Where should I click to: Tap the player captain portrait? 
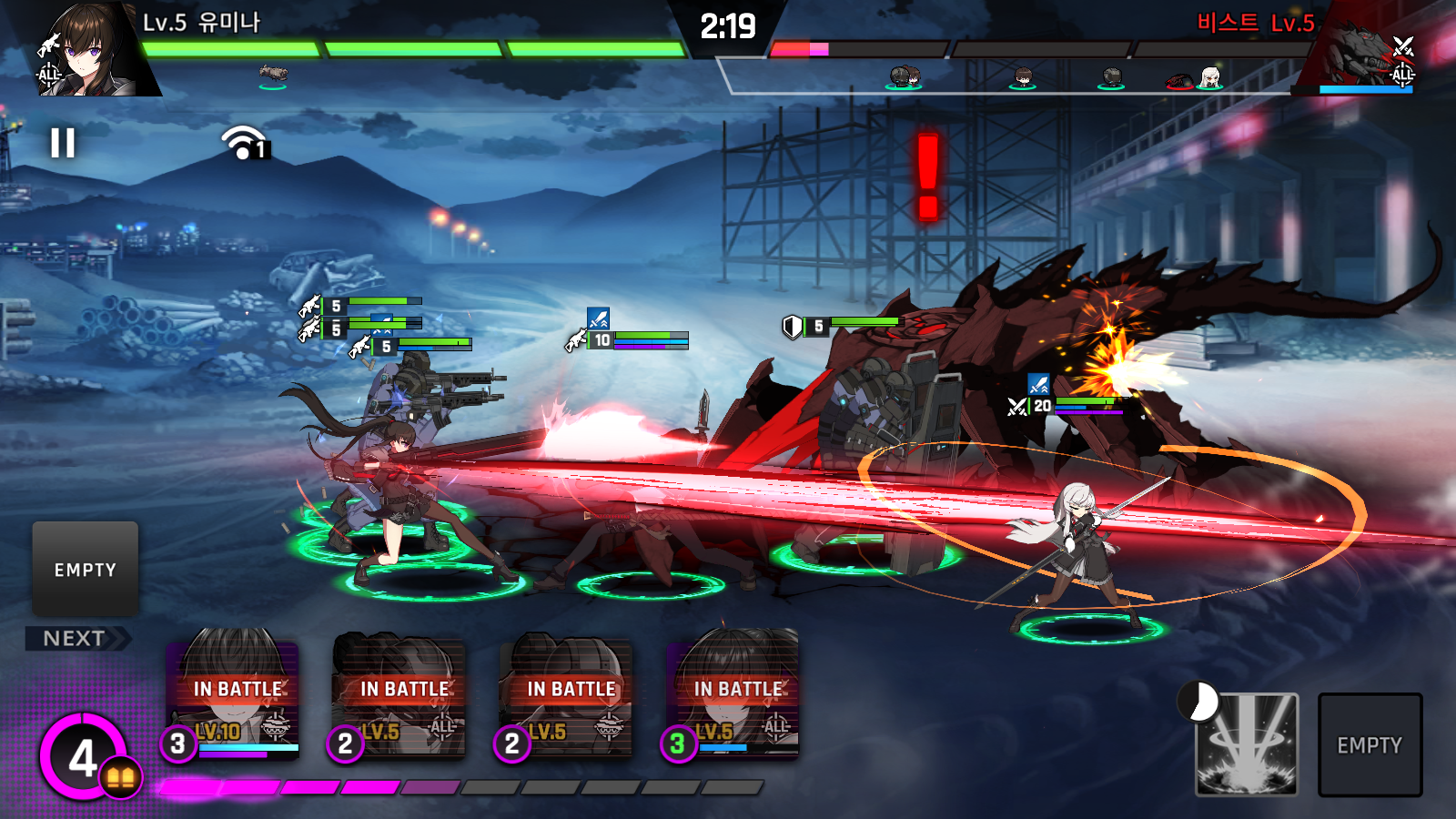coord(88,50)
